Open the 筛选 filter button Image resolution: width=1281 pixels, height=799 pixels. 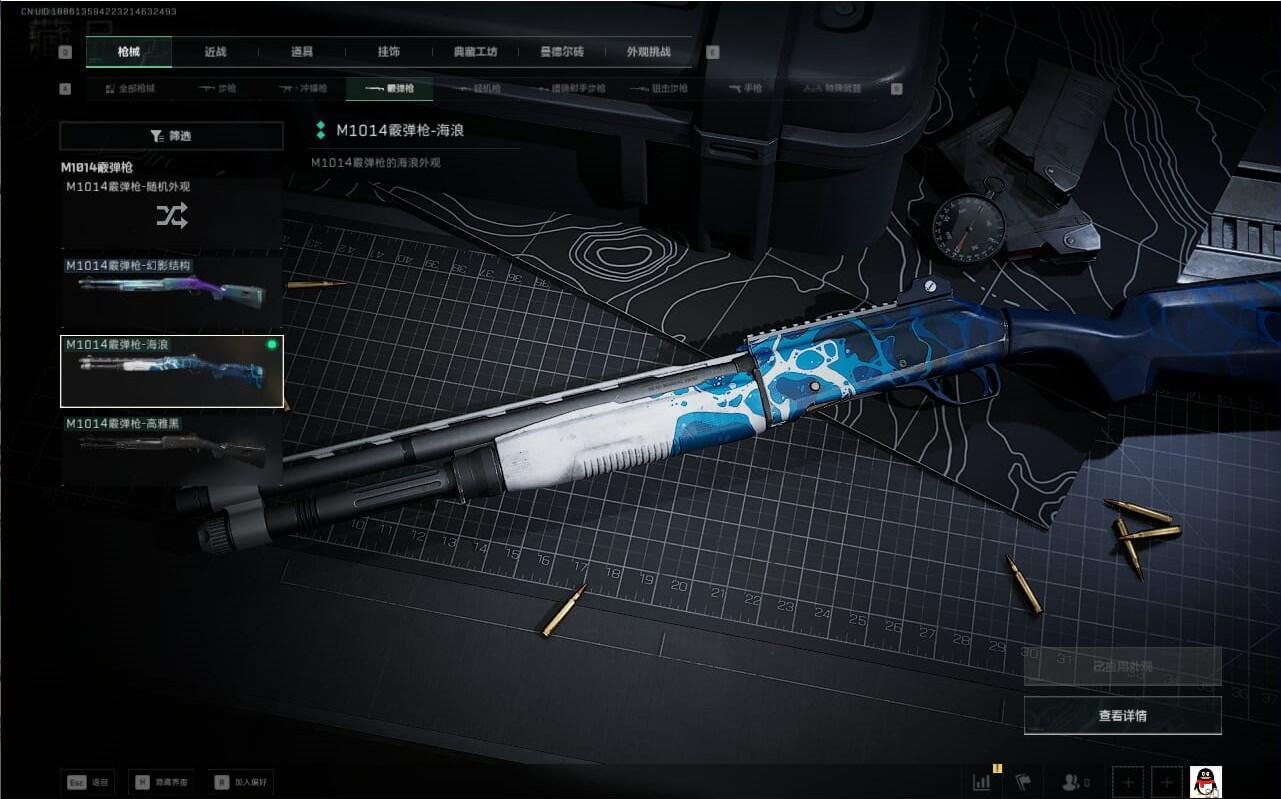(171, 136)
